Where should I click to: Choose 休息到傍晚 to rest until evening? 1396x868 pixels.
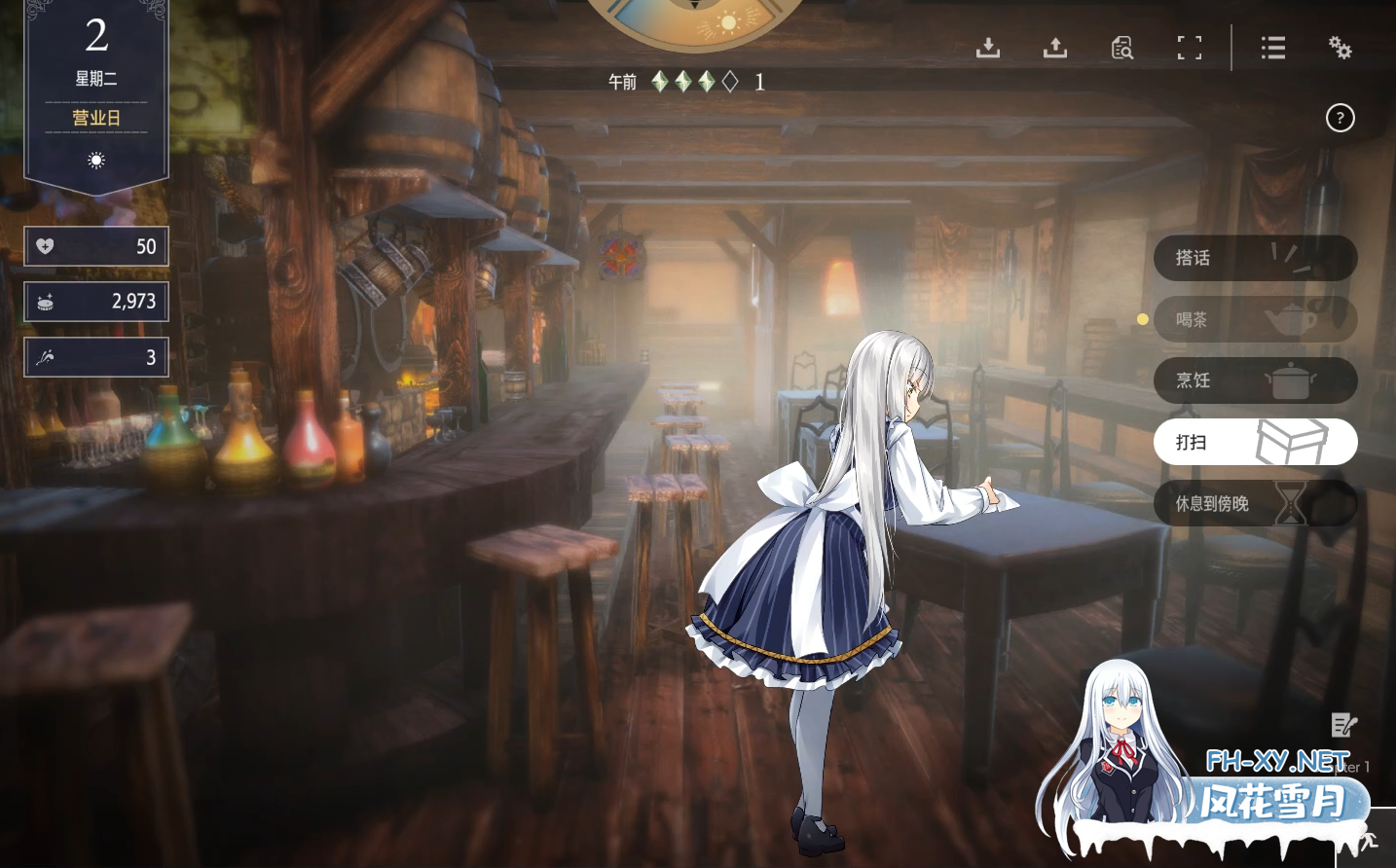pyautogui.click(x=1254, y=503)
